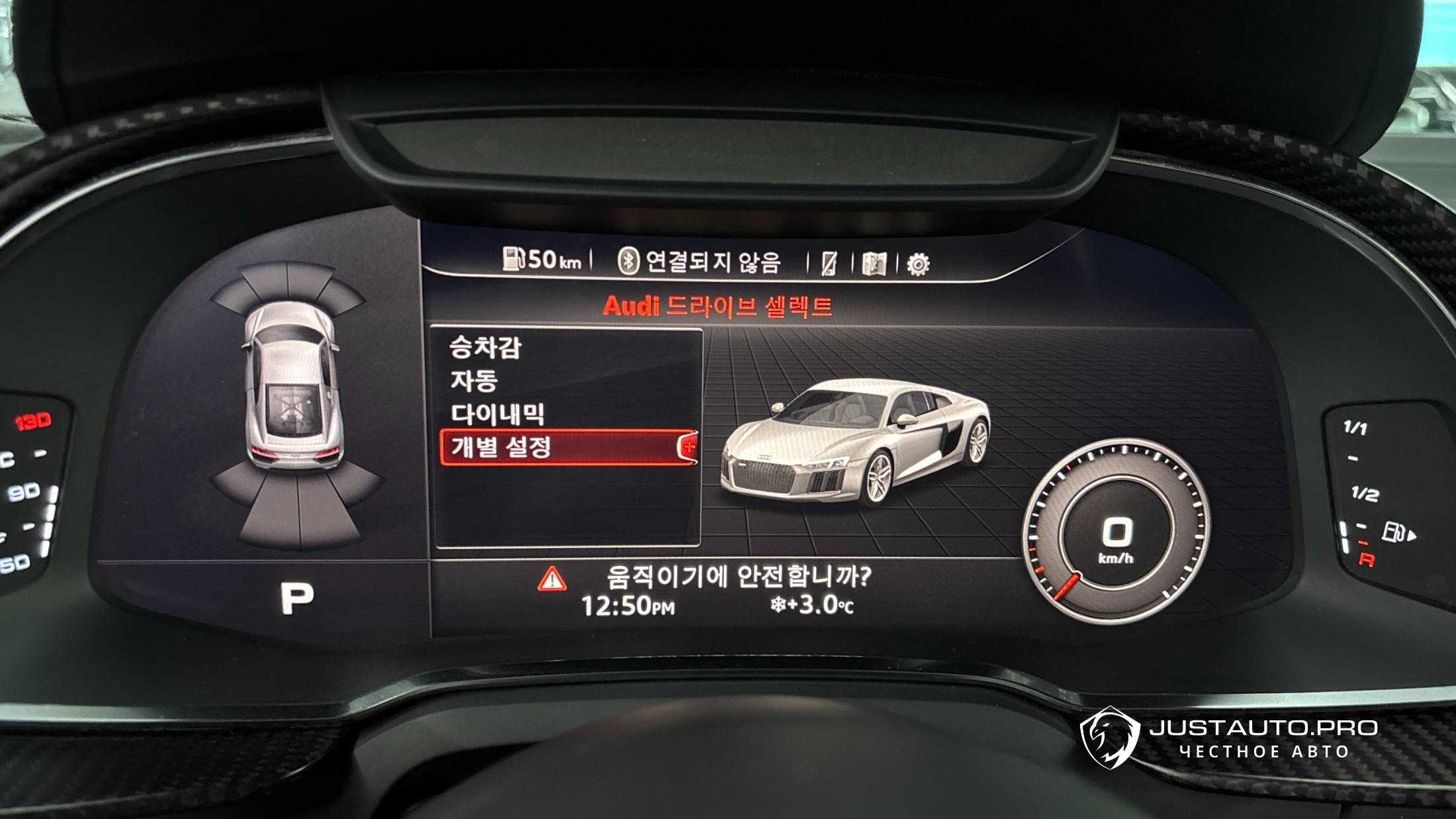This screenshot has height=819, width=1456.
Task: Select the 승차감 comfort drive mode
Action: [x=486, y=348]
